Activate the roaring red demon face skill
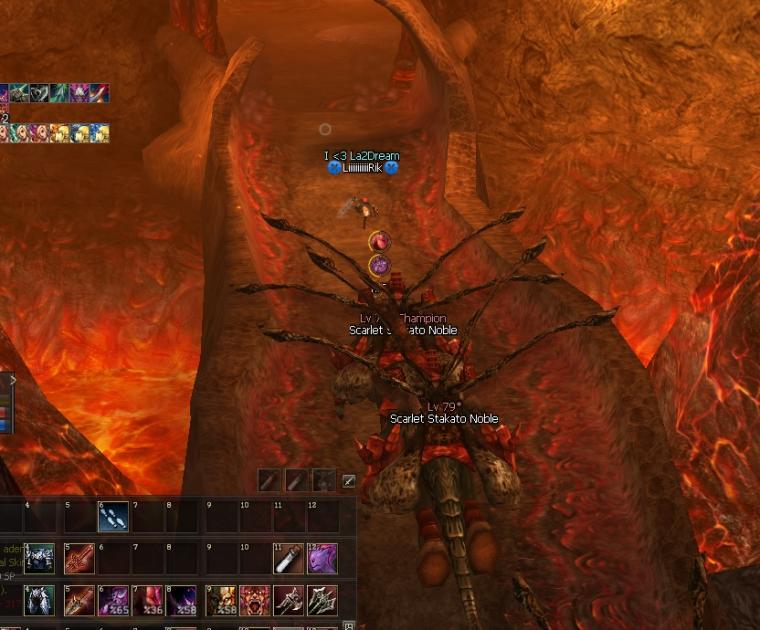This screenshot has width=760, height=630. [x=253, y=600]
